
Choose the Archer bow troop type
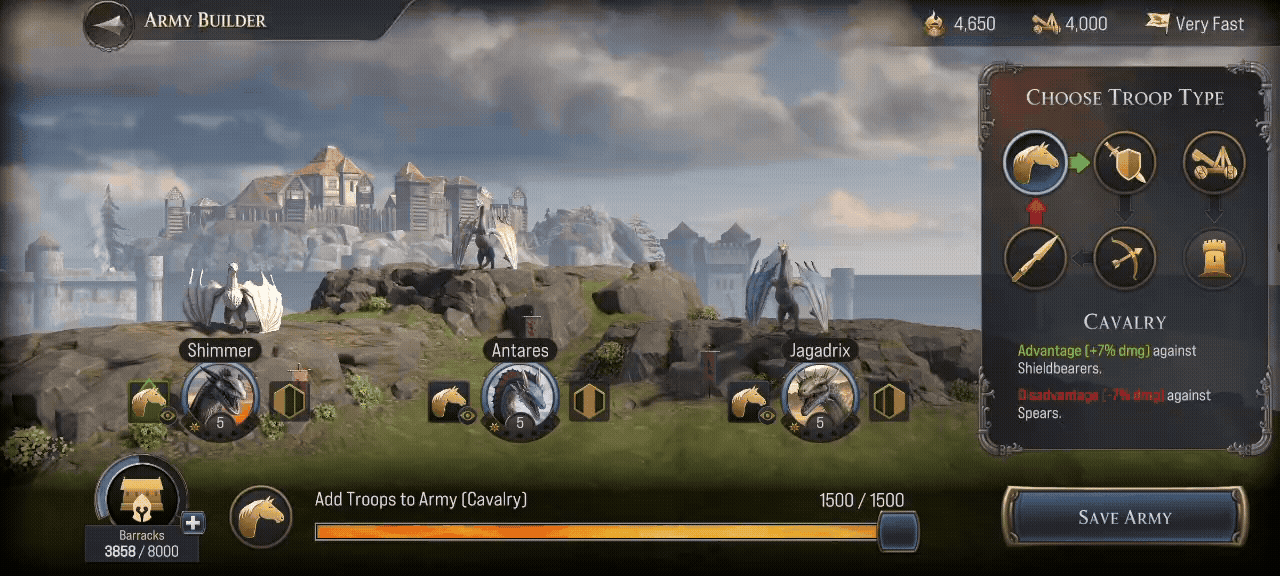[x=1124, y=258]
